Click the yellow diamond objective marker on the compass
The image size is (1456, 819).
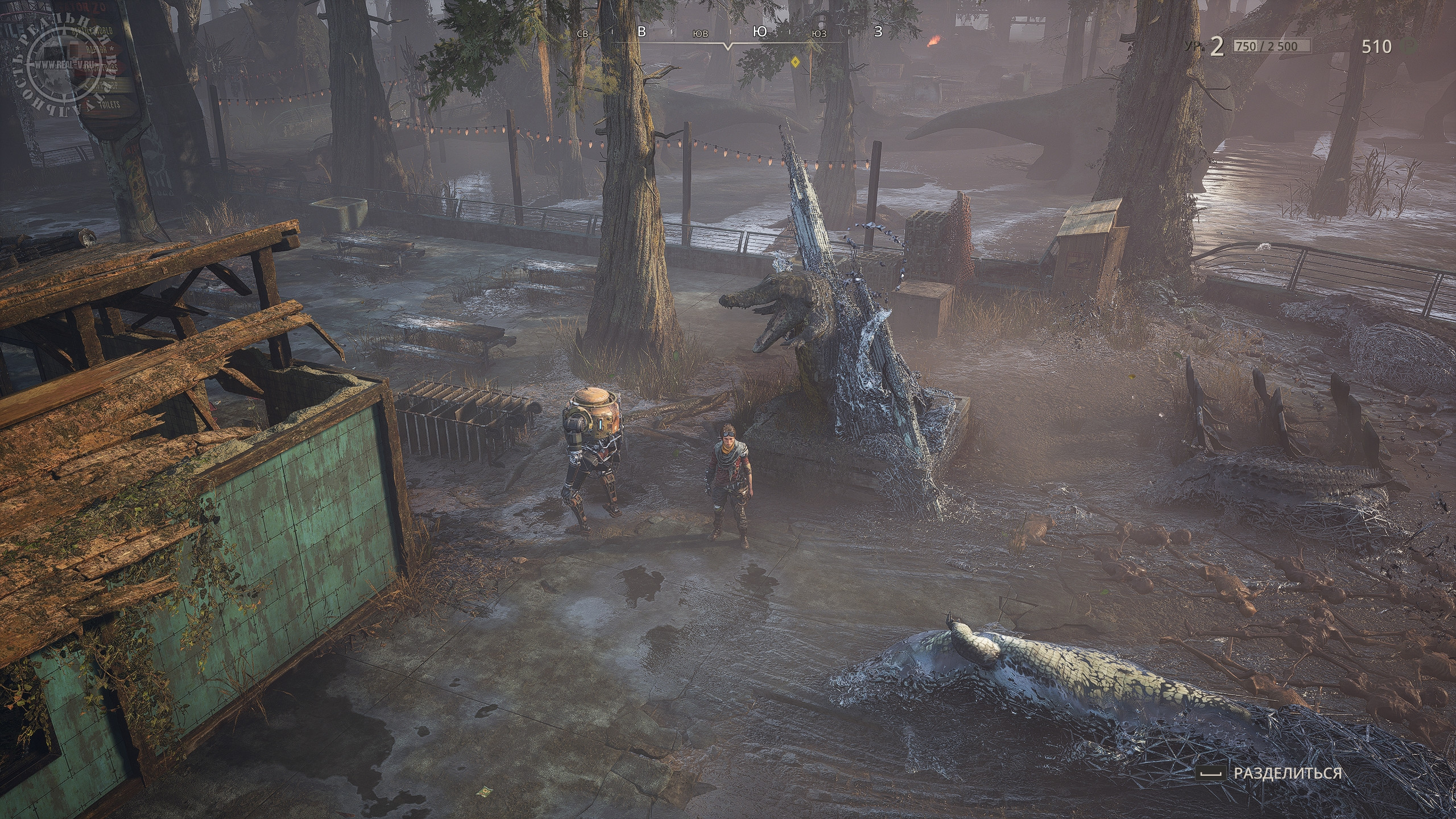tap(796, 61)
